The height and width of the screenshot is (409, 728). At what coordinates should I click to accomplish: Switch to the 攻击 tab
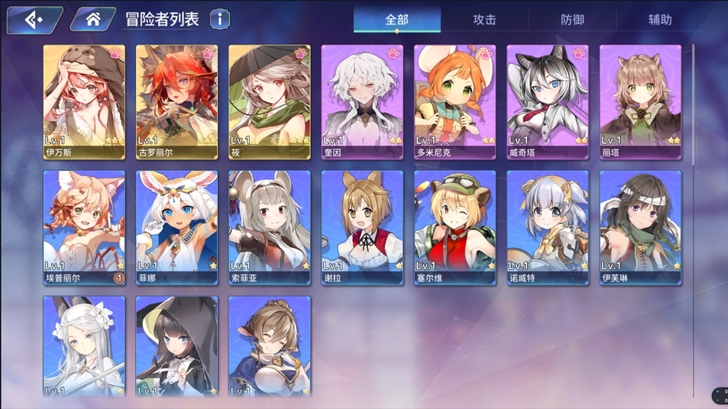point(487,20)
